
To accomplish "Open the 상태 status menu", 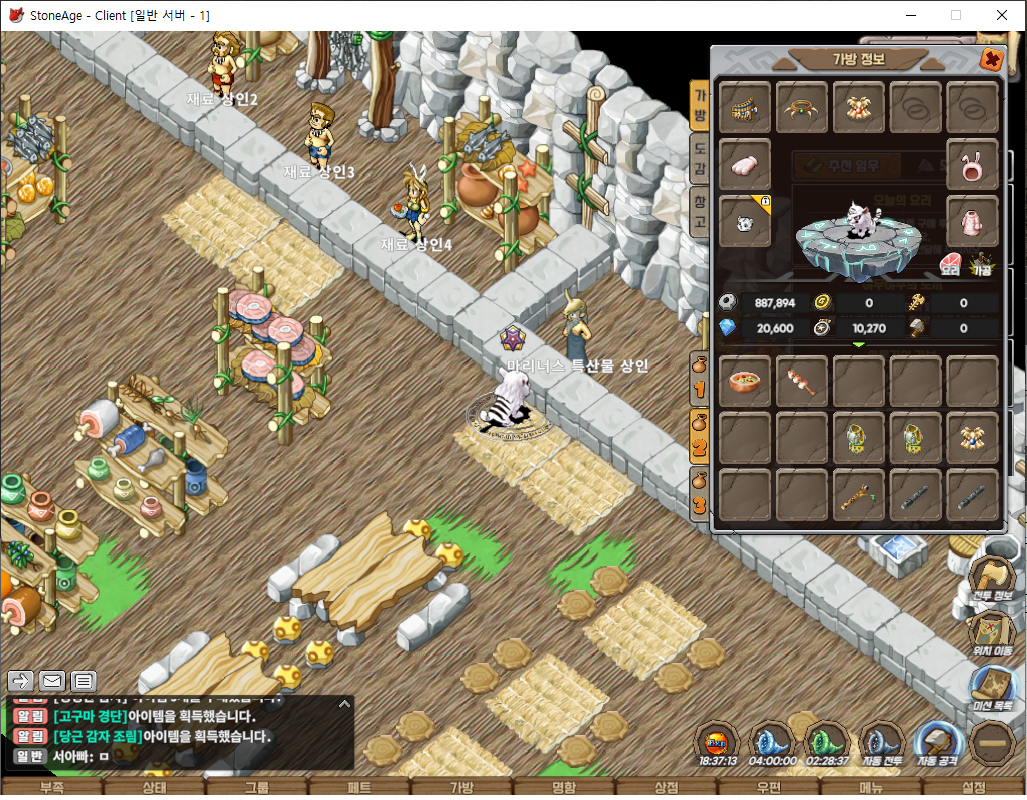I will [154, 788].
